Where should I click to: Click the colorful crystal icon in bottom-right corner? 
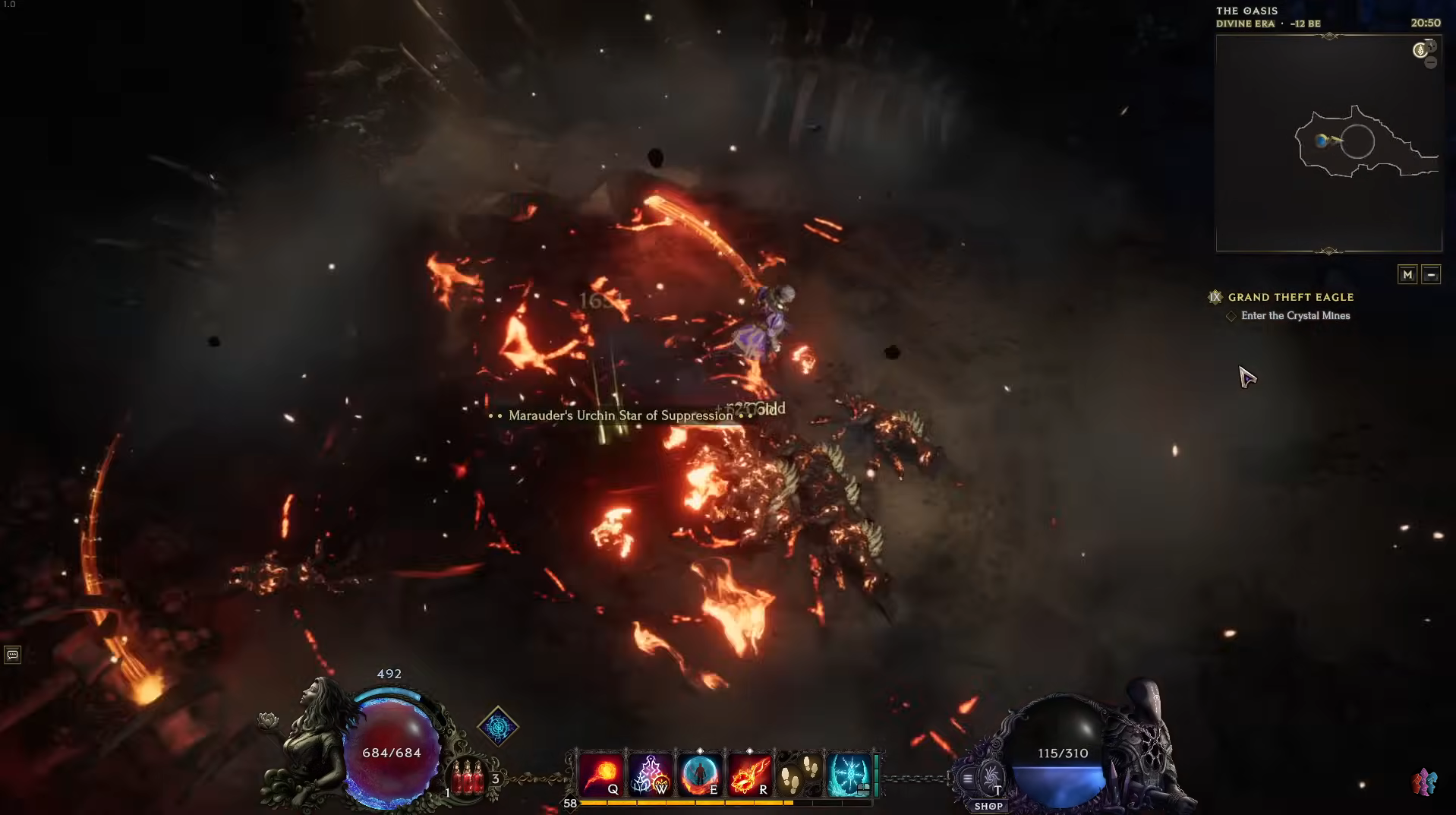1424,782
